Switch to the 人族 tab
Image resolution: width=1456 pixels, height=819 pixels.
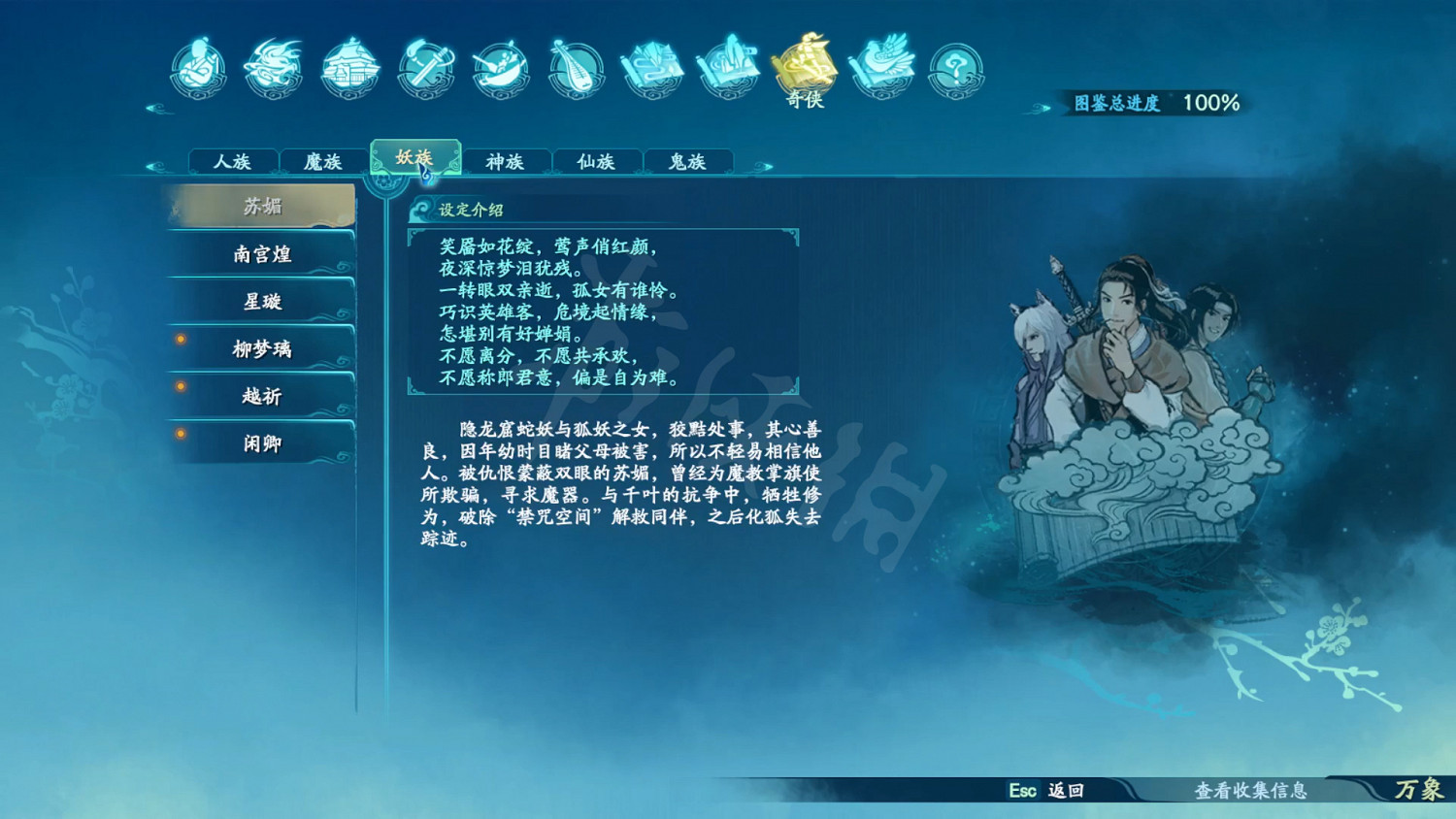[x=232, y=163]
